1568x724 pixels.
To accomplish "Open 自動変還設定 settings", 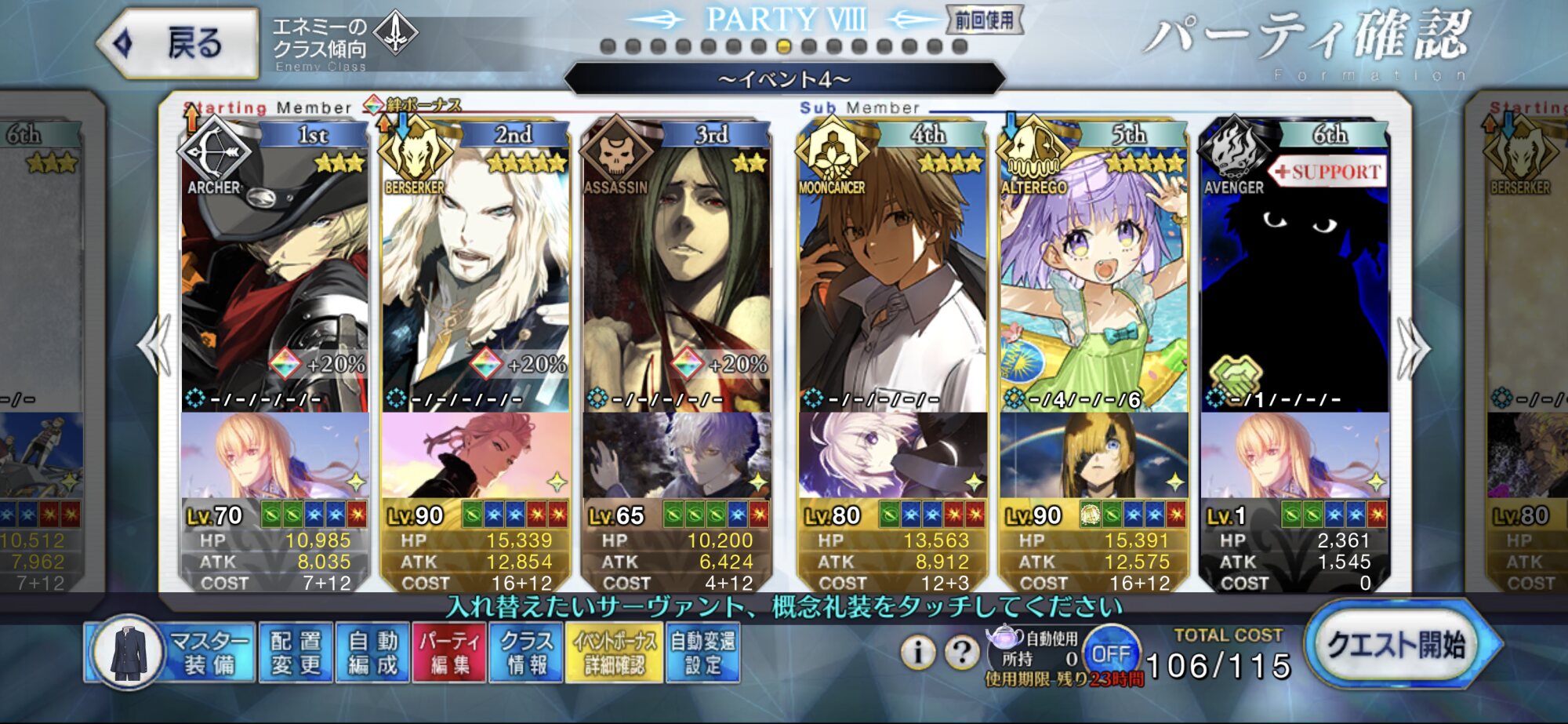I will pyautogui.click(x=702, y=653).
